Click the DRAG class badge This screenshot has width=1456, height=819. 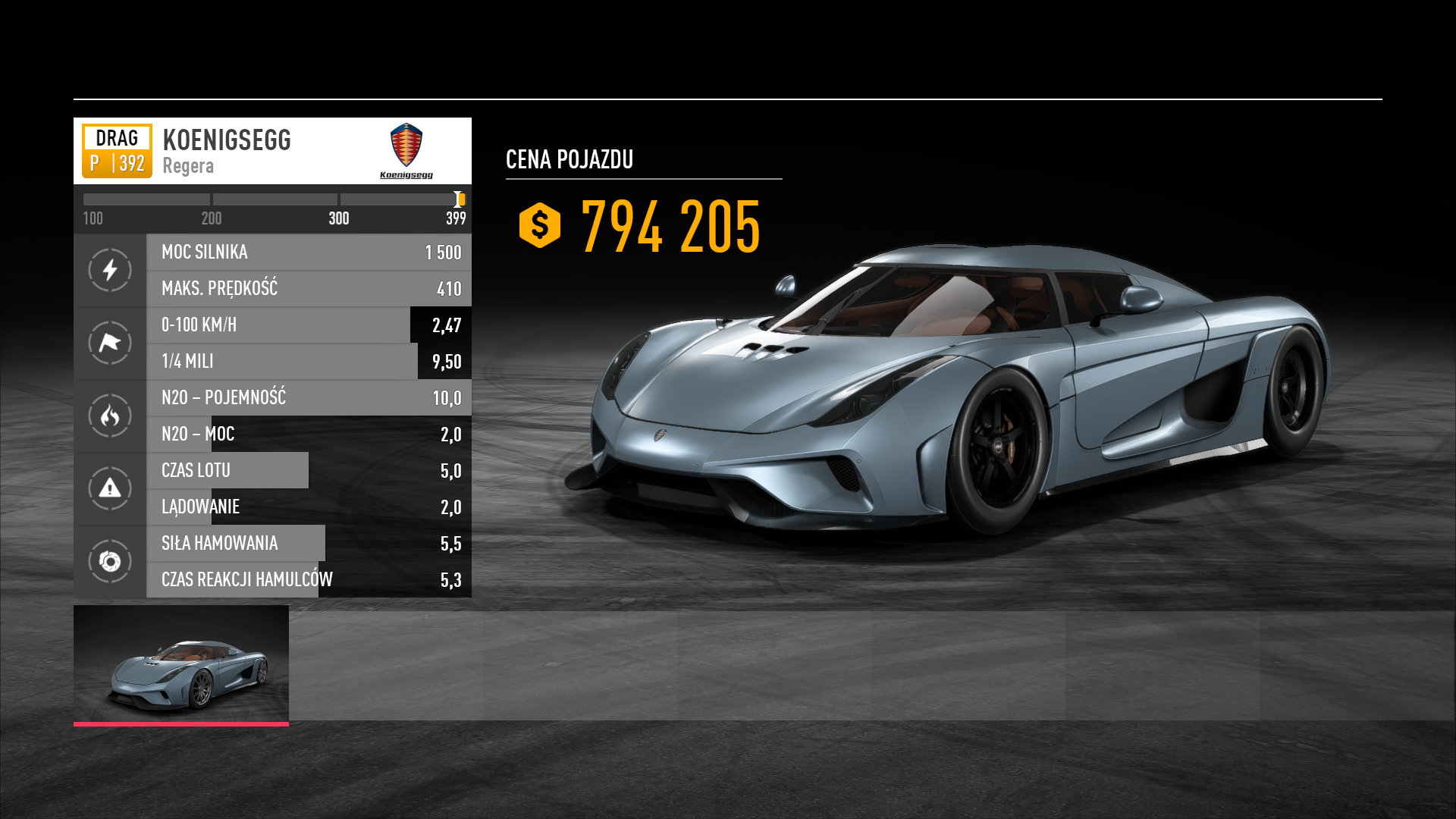[117, 150]
